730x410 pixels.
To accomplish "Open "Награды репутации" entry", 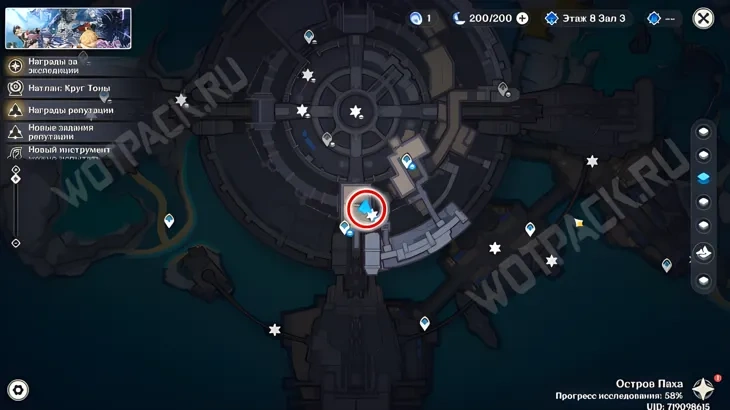I will pos(60,110).
